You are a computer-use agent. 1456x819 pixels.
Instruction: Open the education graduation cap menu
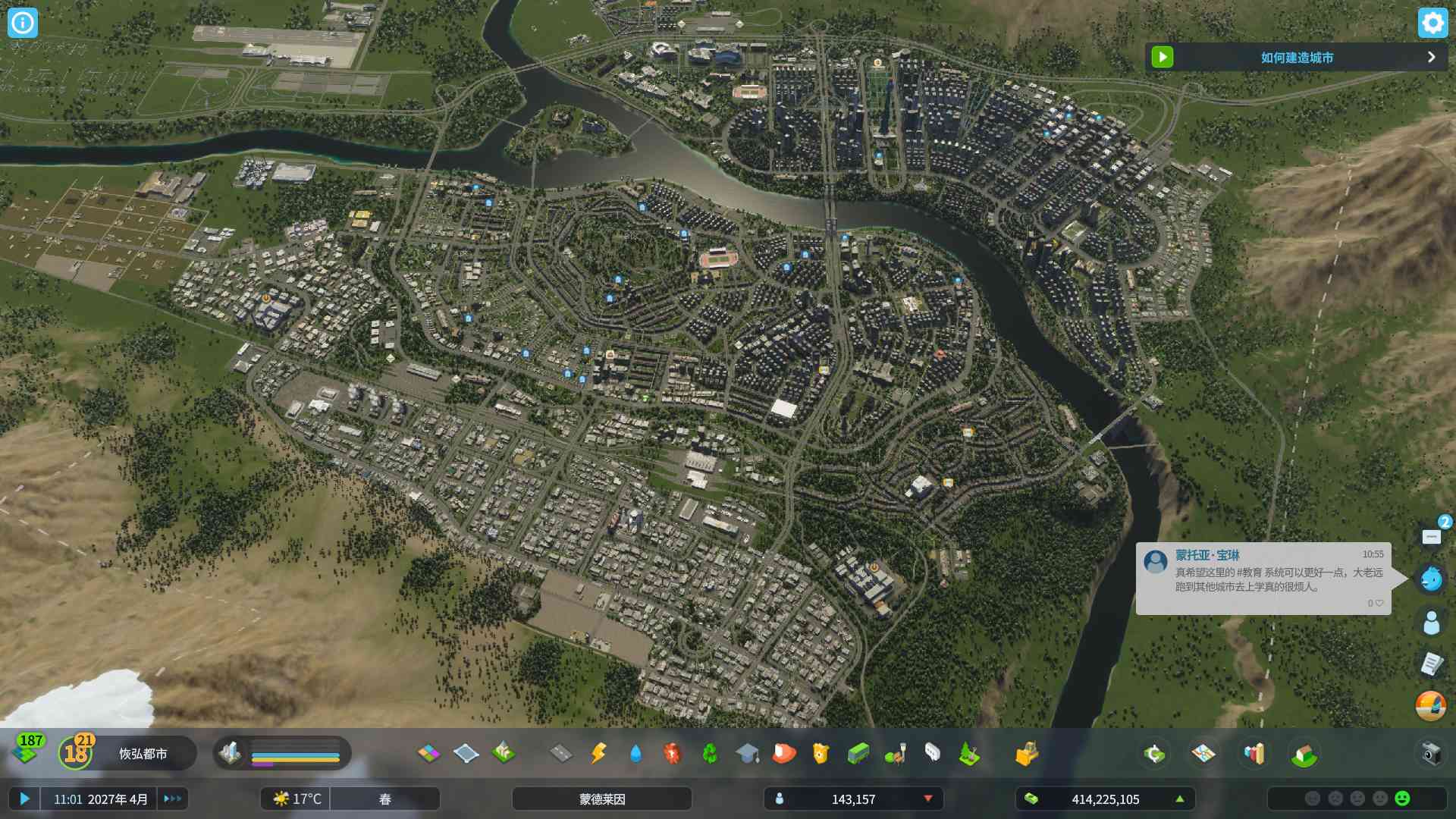[747, 753]
